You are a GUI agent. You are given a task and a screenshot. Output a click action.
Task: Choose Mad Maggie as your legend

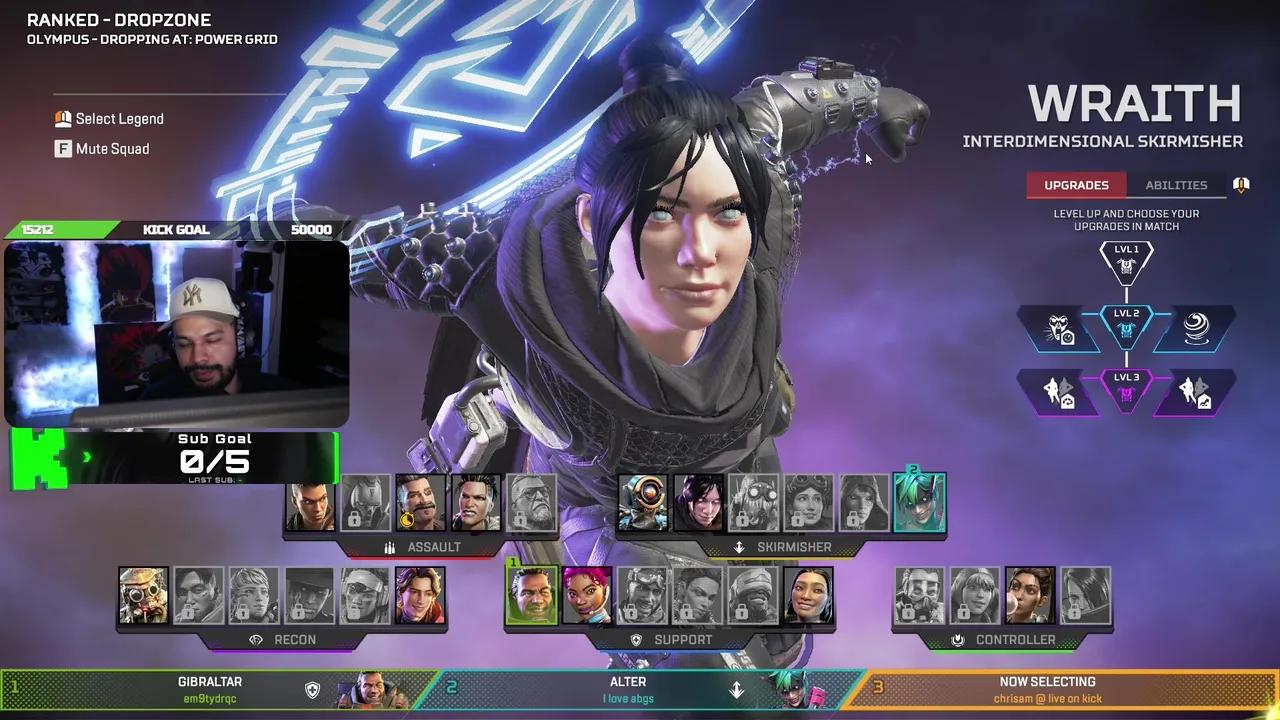tap(476, 503)
